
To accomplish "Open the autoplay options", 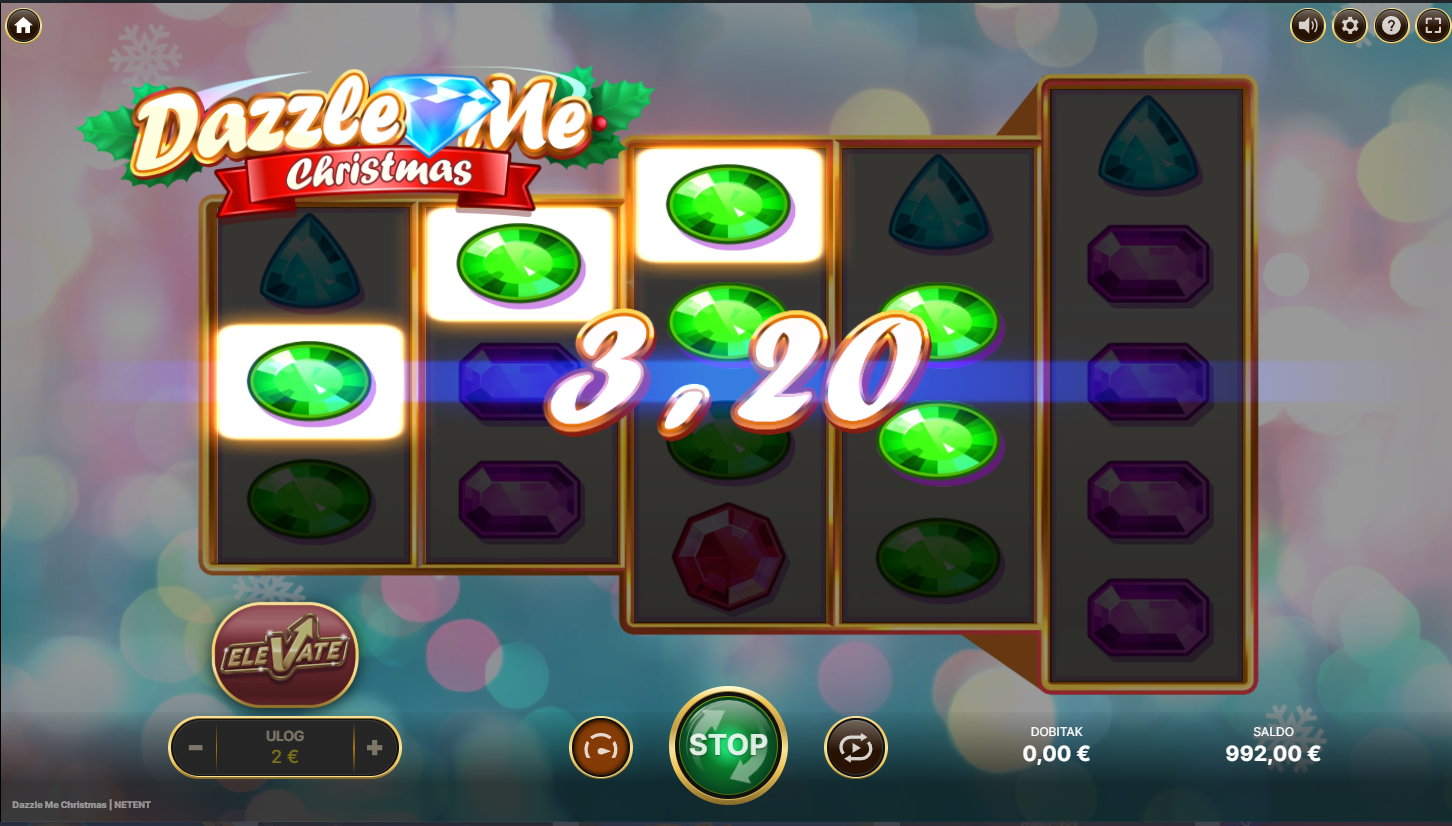I will [856, 747].
